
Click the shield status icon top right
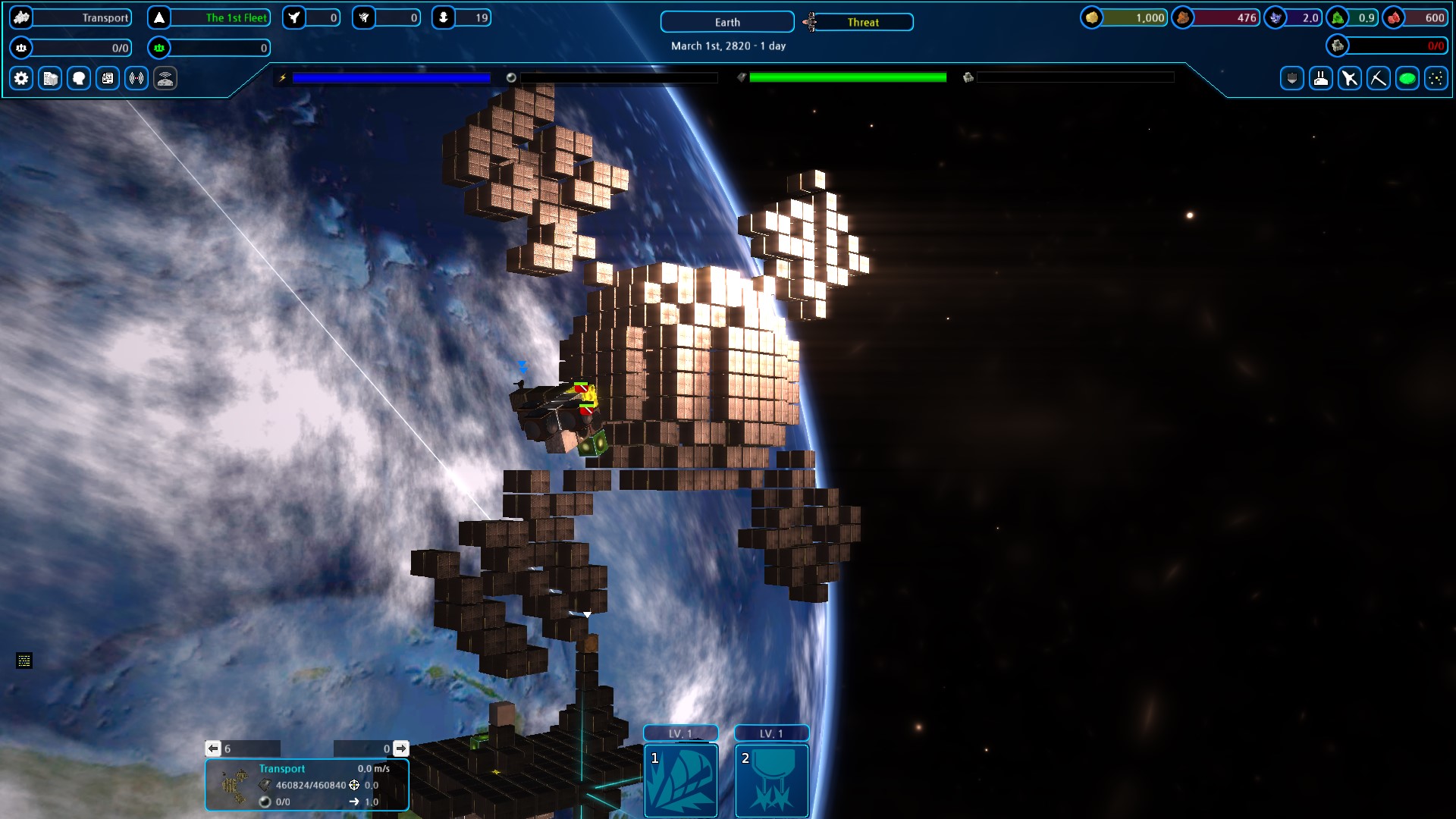pyautogui.click(x=1291, y=78)
